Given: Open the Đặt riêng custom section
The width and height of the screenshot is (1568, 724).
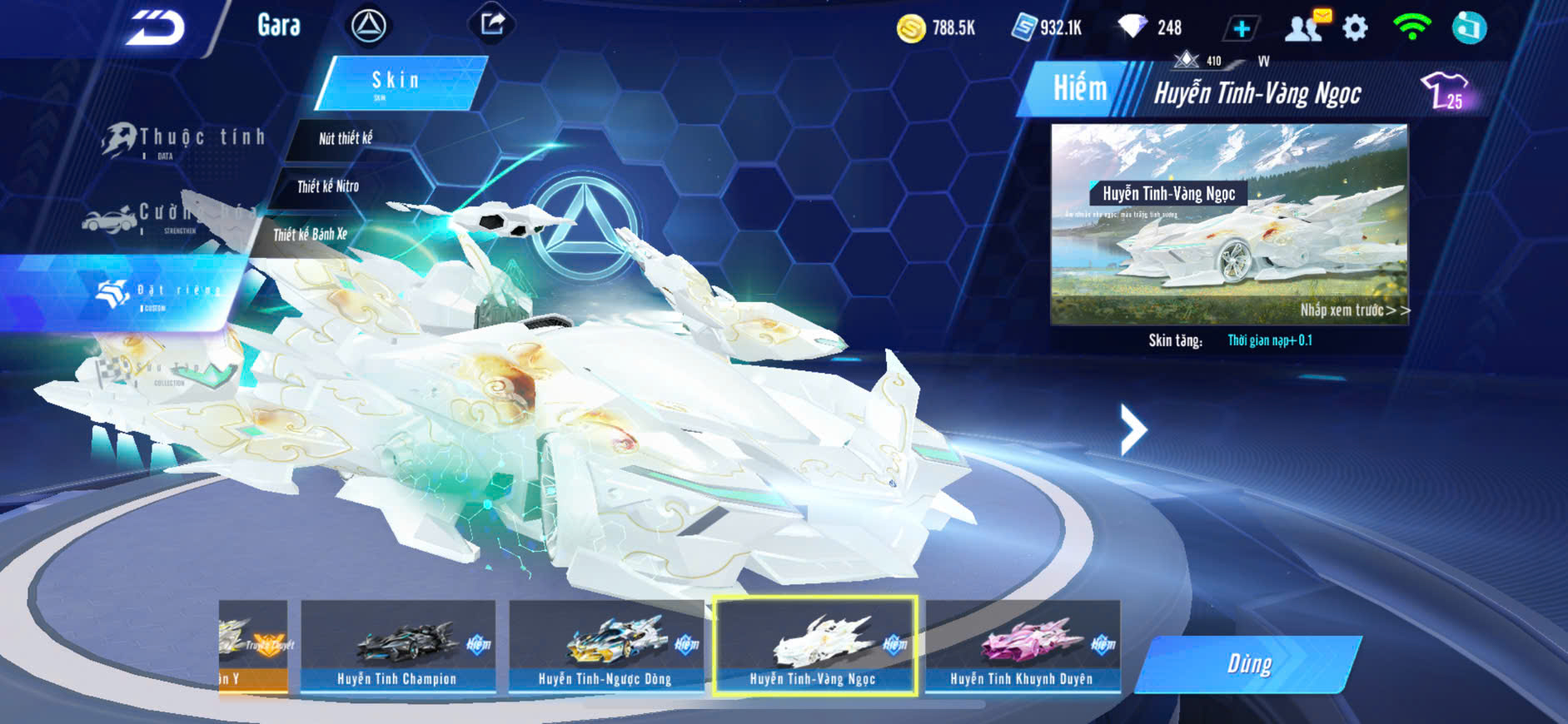Looking at the screenshot, I should pos(158,293).
